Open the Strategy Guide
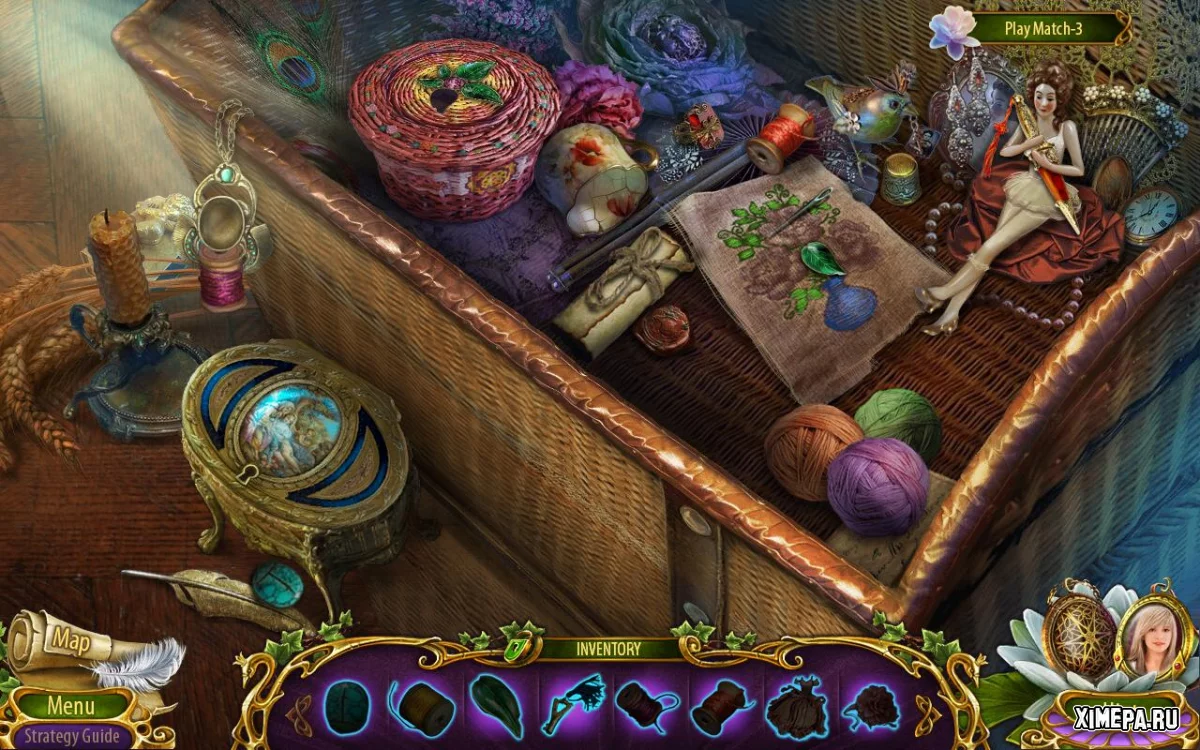 tap(72, 737)
